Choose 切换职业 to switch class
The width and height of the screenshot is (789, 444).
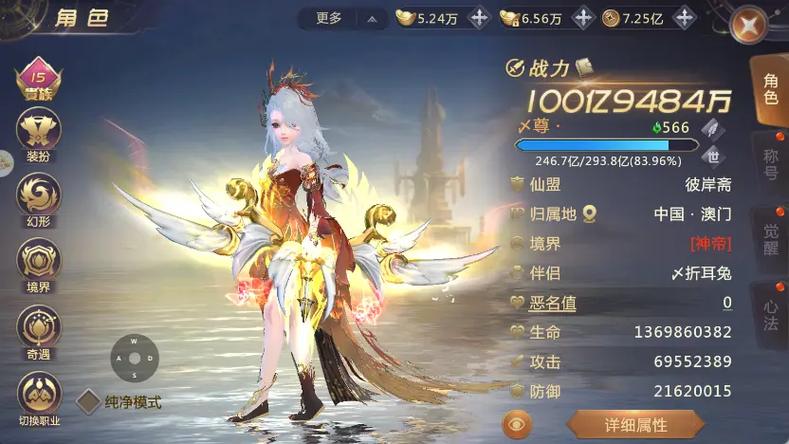pyautogui.click(x=40, y=397)
